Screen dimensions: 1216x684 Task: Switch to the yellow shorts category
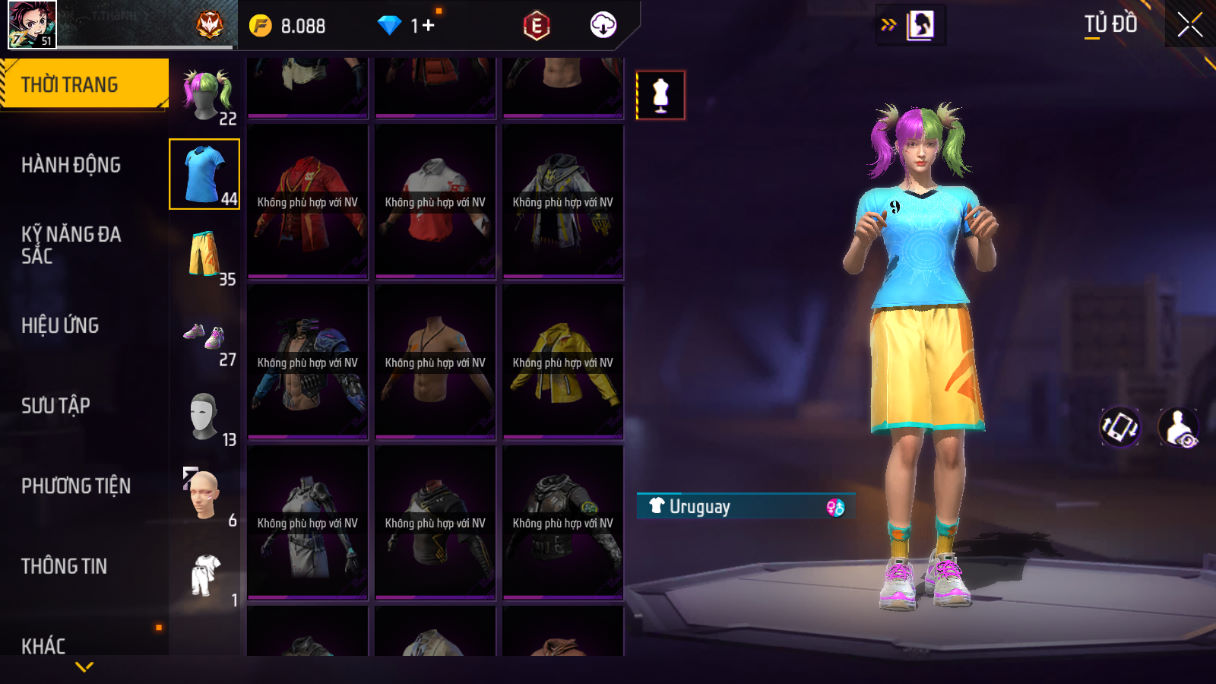204,254
